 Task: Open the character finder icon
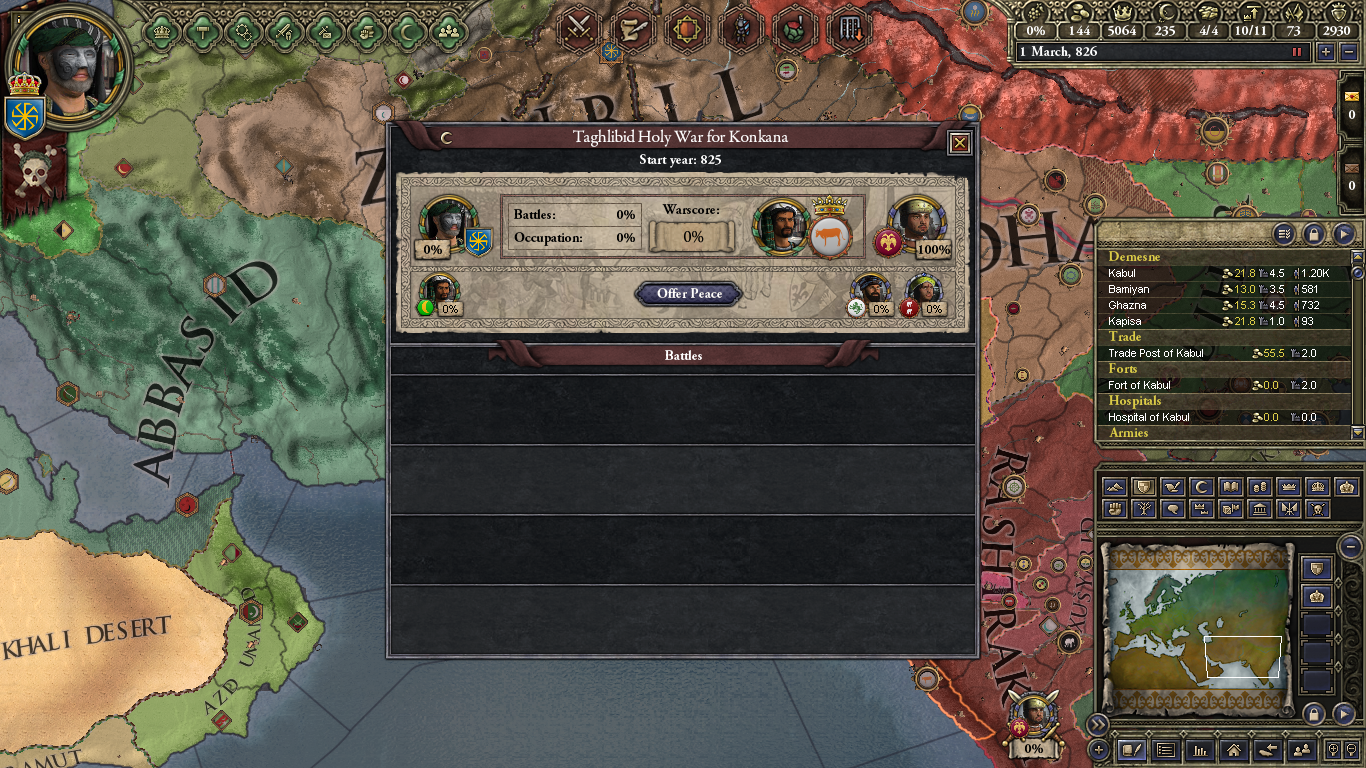1300,750
